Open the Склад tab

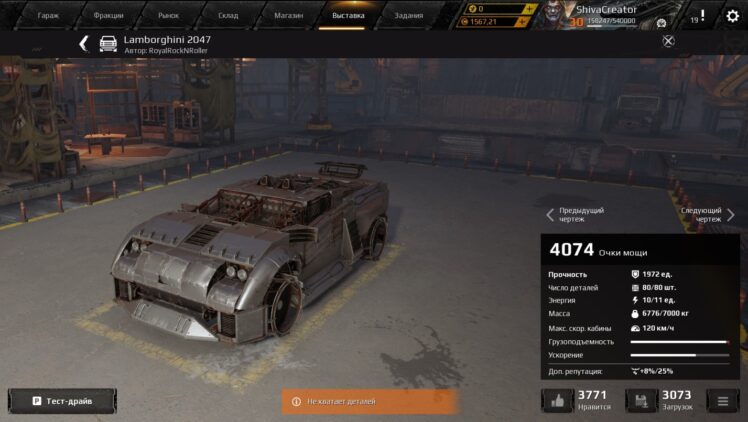coord(229,16)
